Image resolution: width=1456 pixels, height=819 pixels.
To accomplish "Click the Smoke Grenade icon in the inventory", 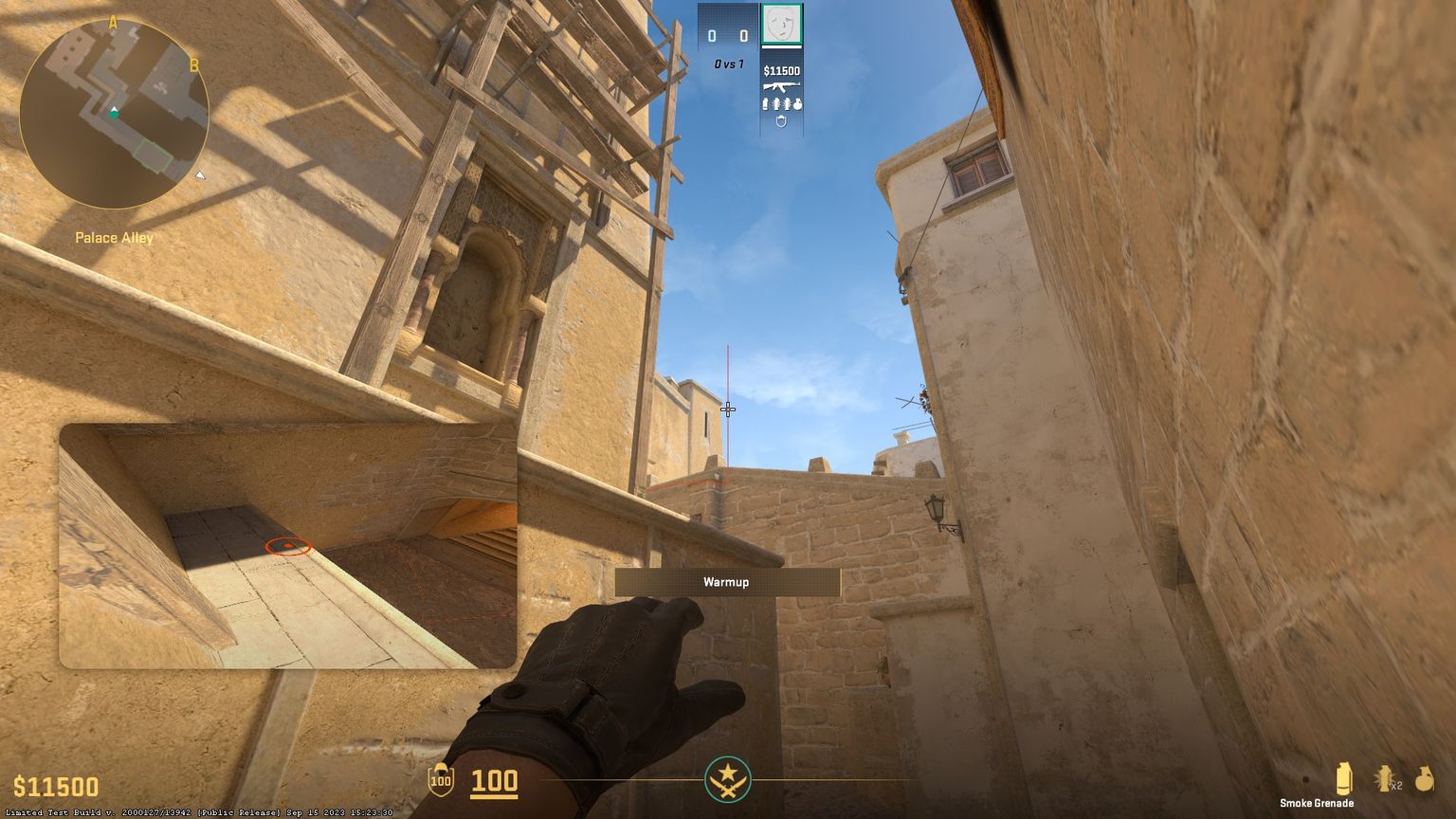I will pos(1344,777).
